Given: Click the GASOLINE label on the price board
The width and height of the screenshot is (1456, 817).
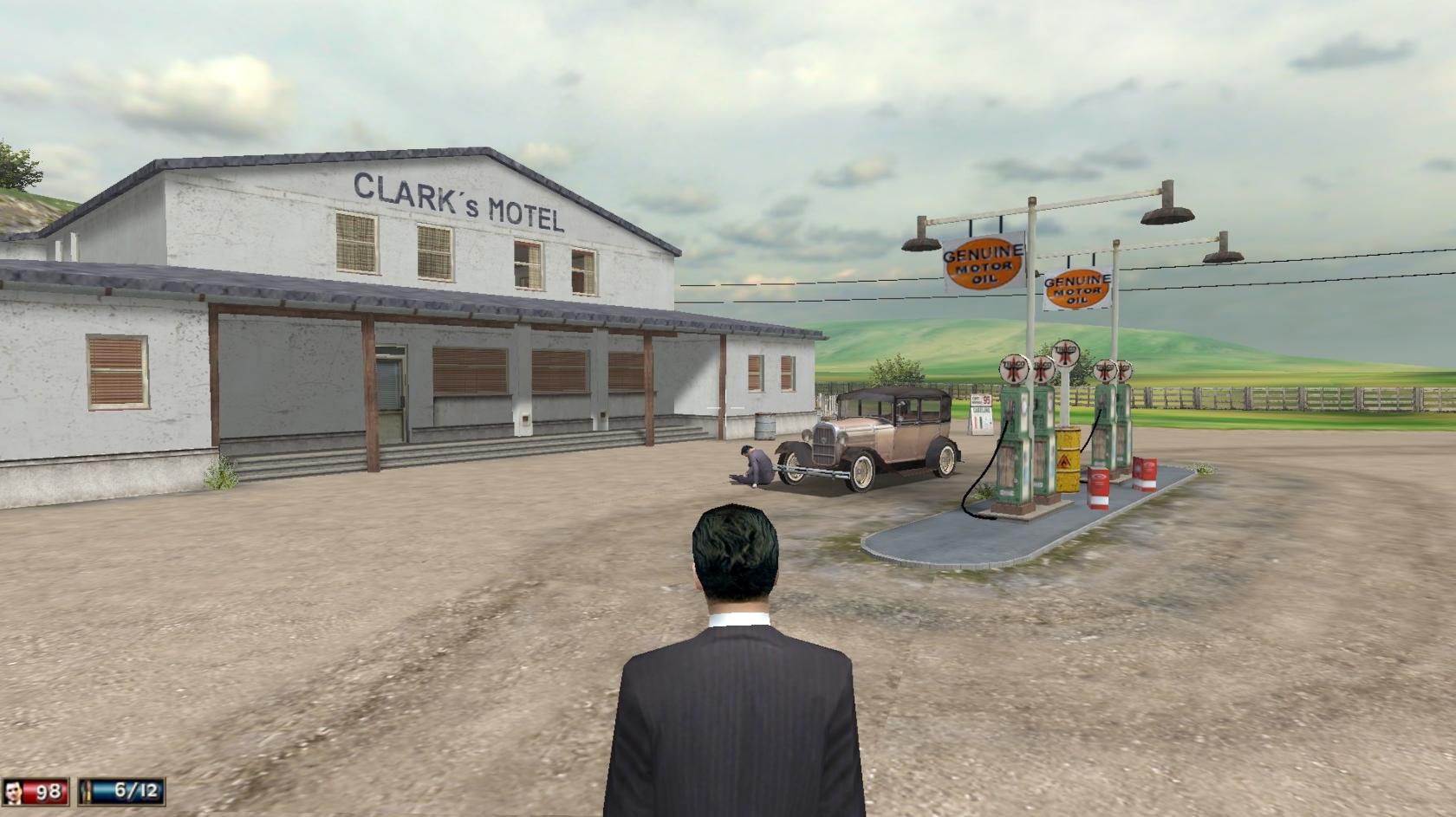Looking at the screenshot, I should pyautogui.click(x=980, y=410).
